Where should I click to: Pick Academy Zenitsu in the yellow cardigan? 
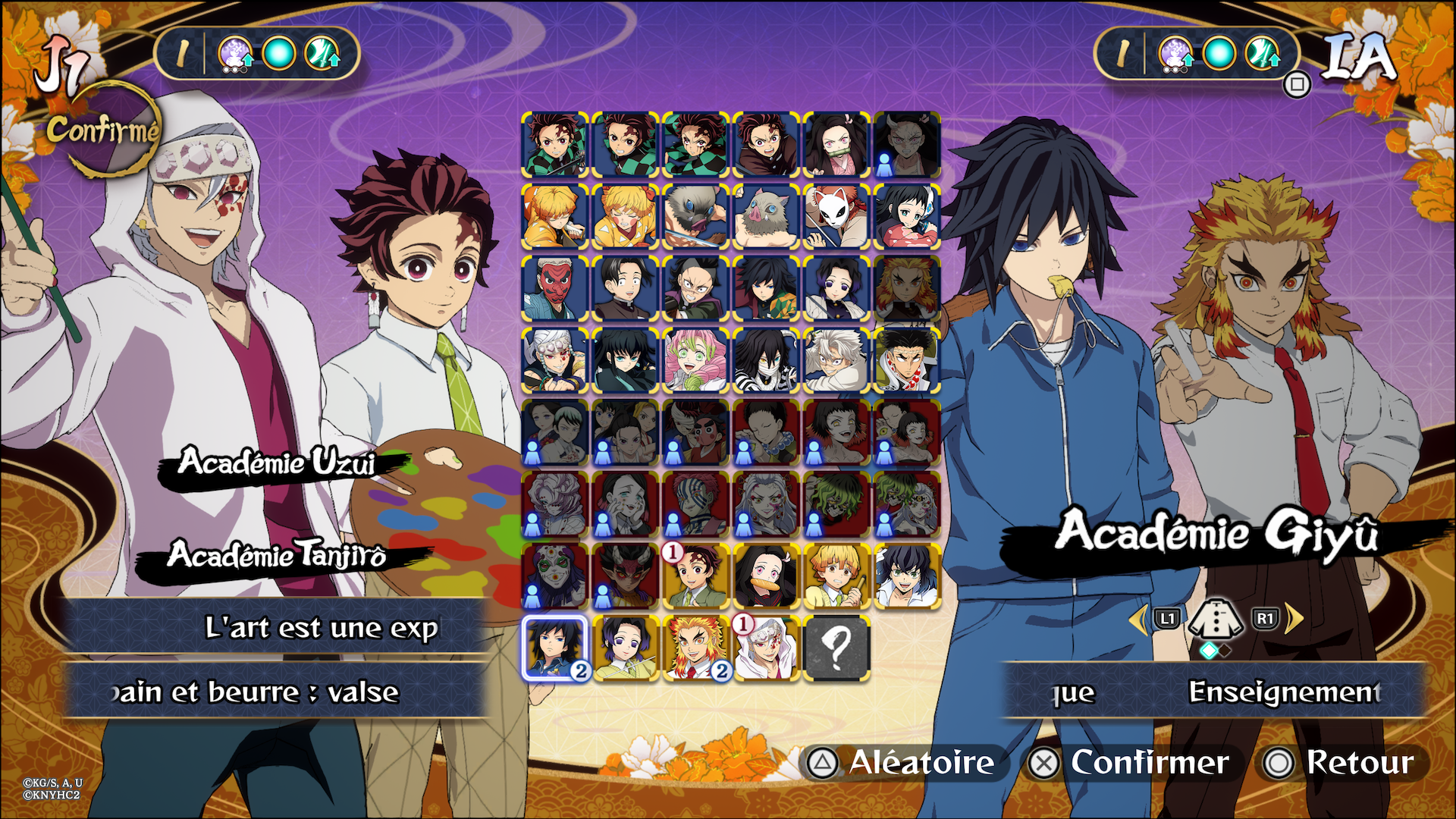coord(836,576)
